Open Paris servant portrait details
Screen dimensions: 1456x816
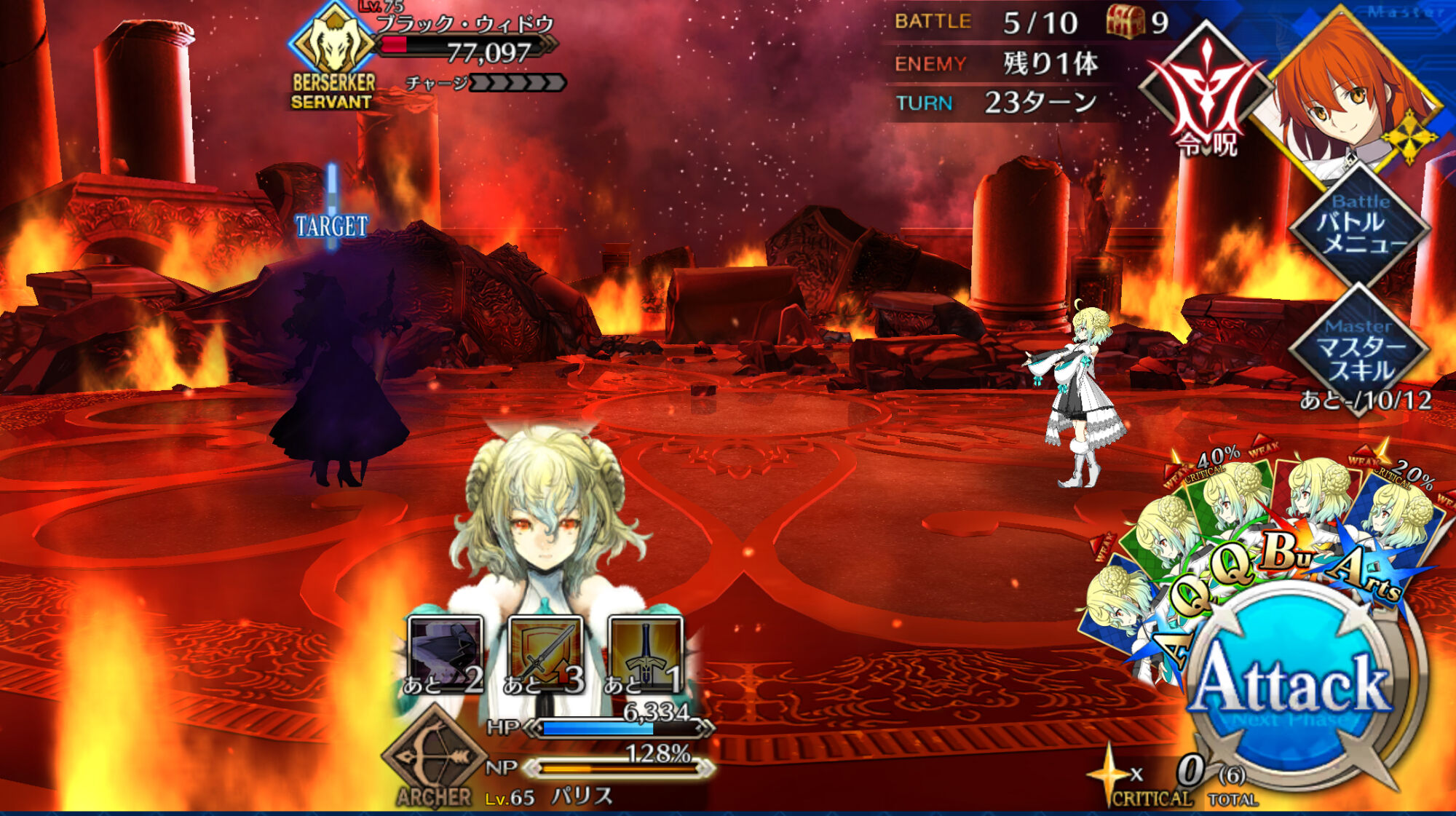click(x=546, y=524)
